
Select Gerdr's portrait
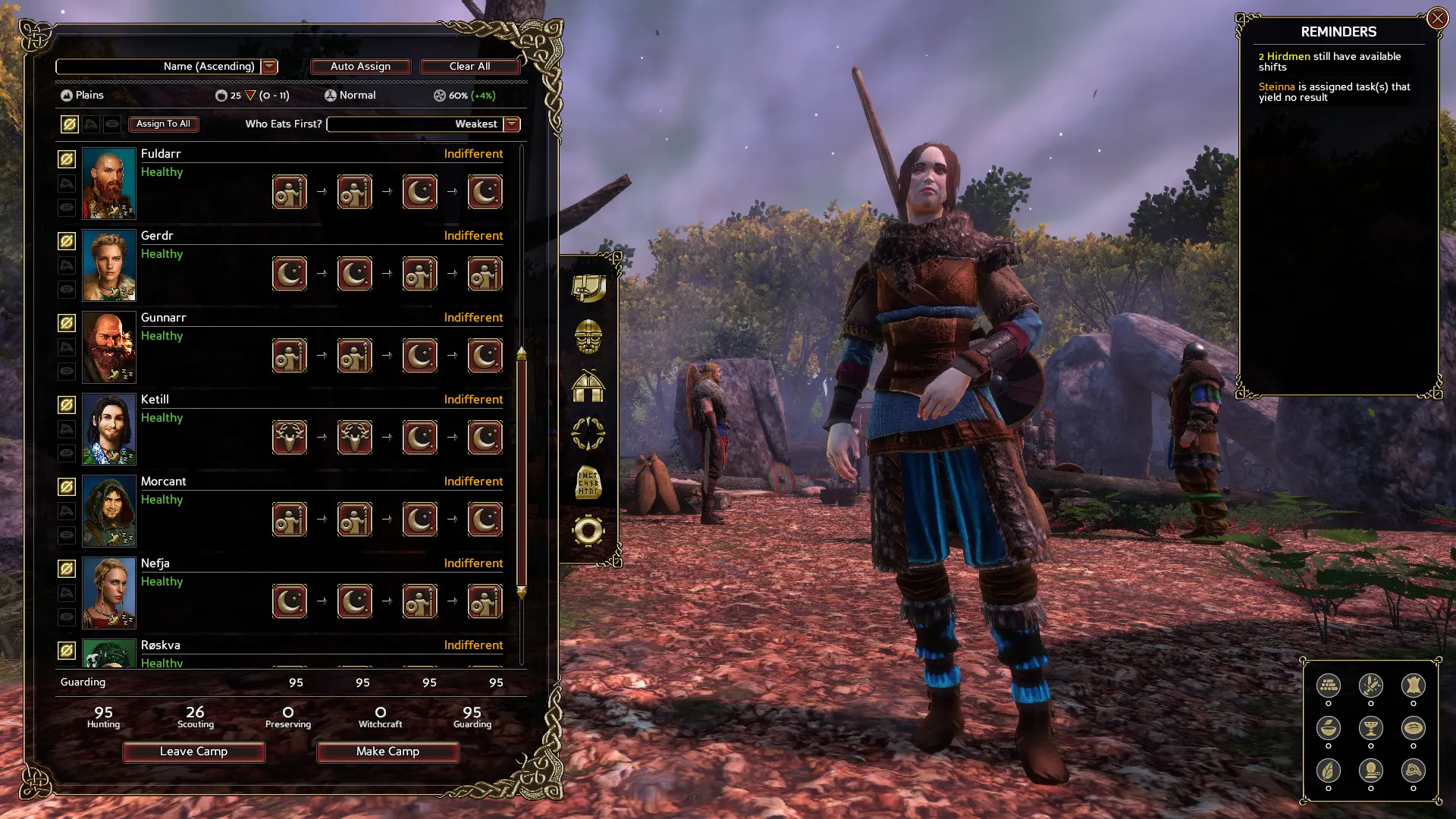(108, 265)
